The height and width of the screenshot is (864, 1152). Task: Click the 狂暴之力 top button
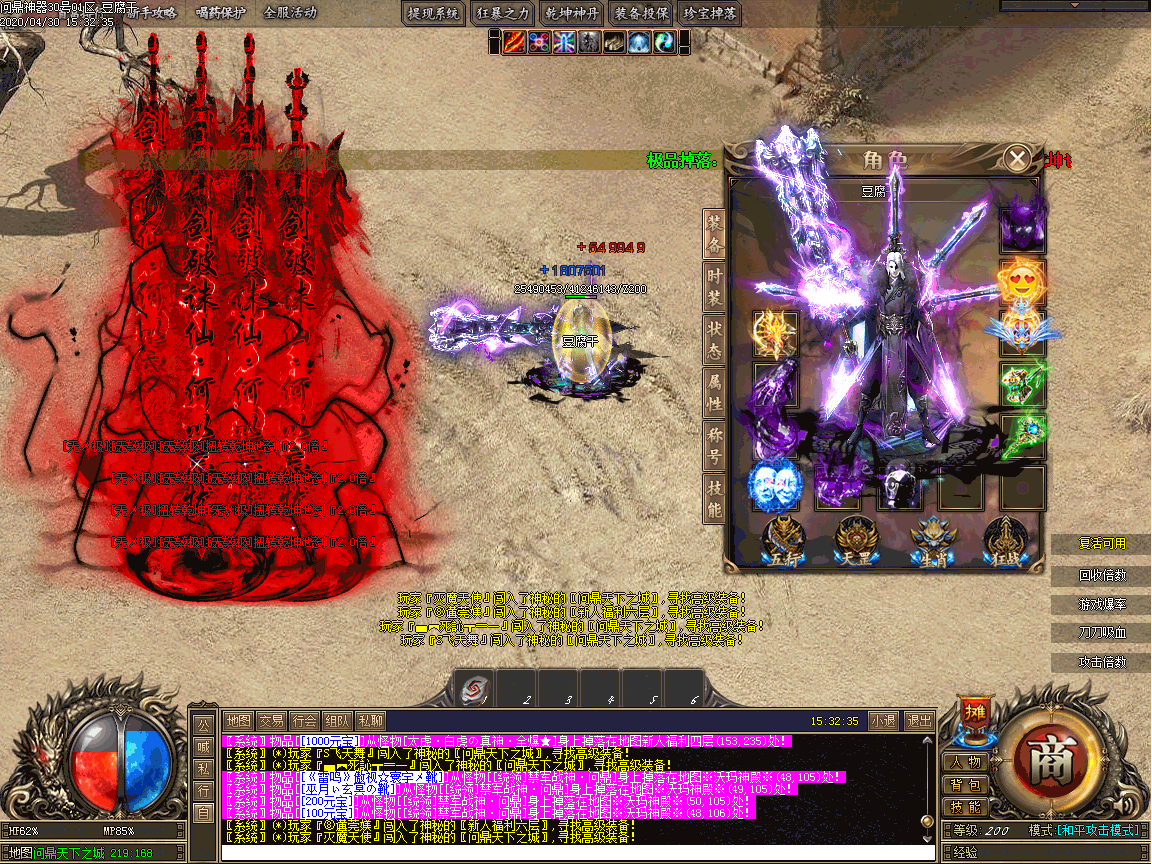coord(503,13)
